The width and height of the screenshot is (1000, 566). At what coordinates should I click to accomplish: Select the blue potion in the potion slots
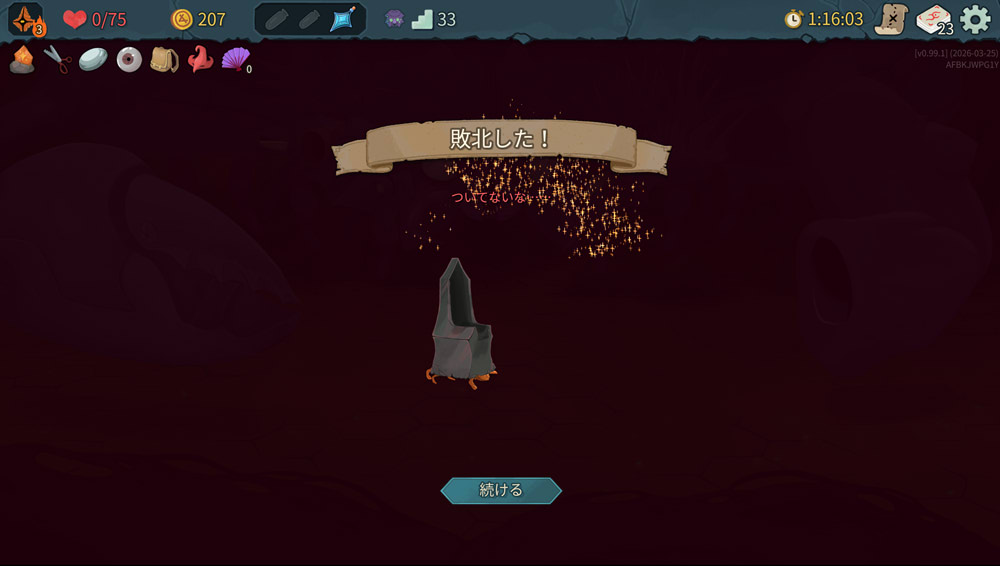(x=343, y=19)
